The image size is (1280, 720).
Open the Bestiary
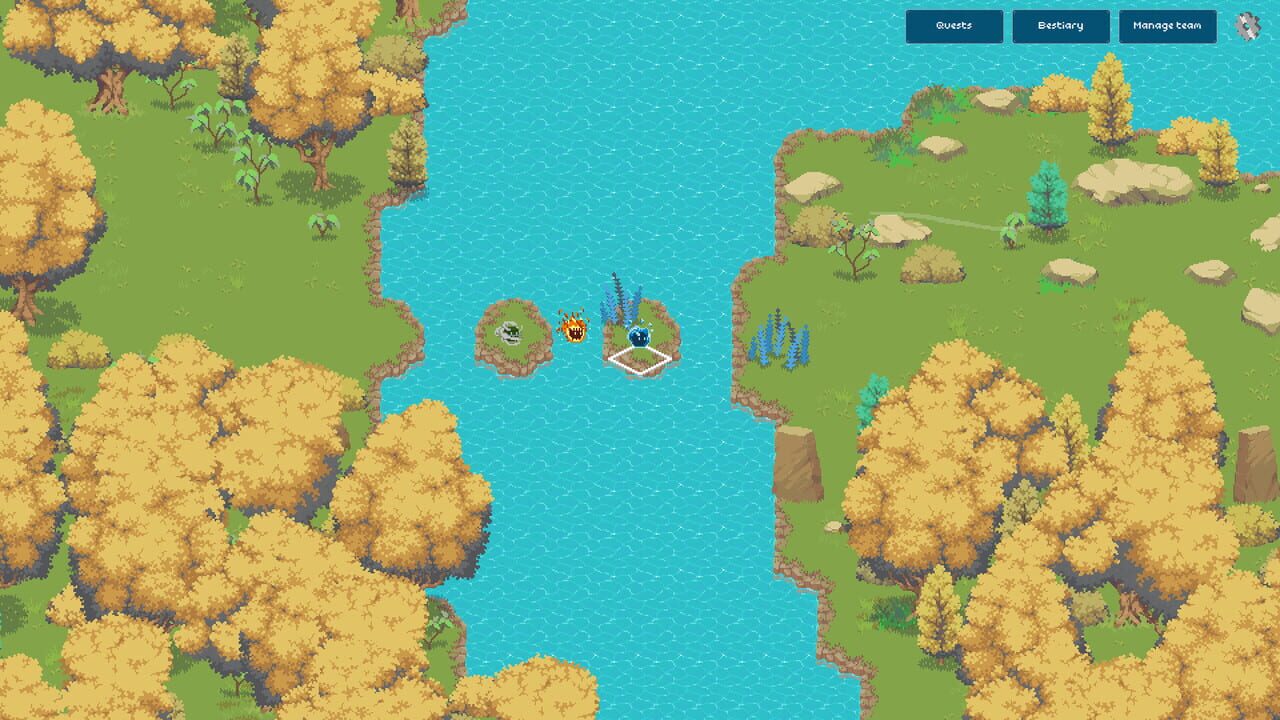[x=1062, y=26]
